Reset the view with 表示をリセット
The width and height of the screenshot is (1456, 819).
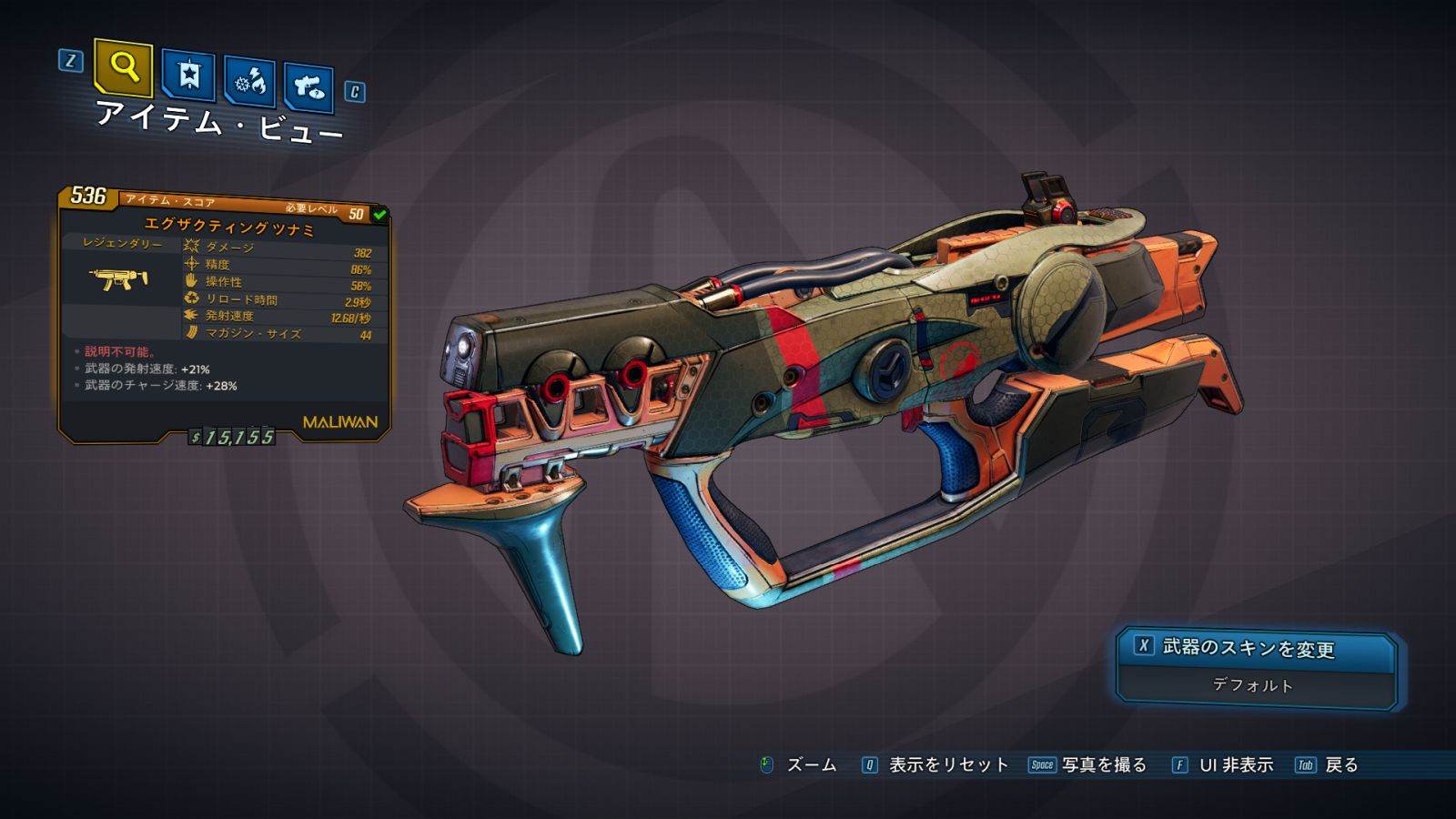pyautogui.click(x=947, y=765)
